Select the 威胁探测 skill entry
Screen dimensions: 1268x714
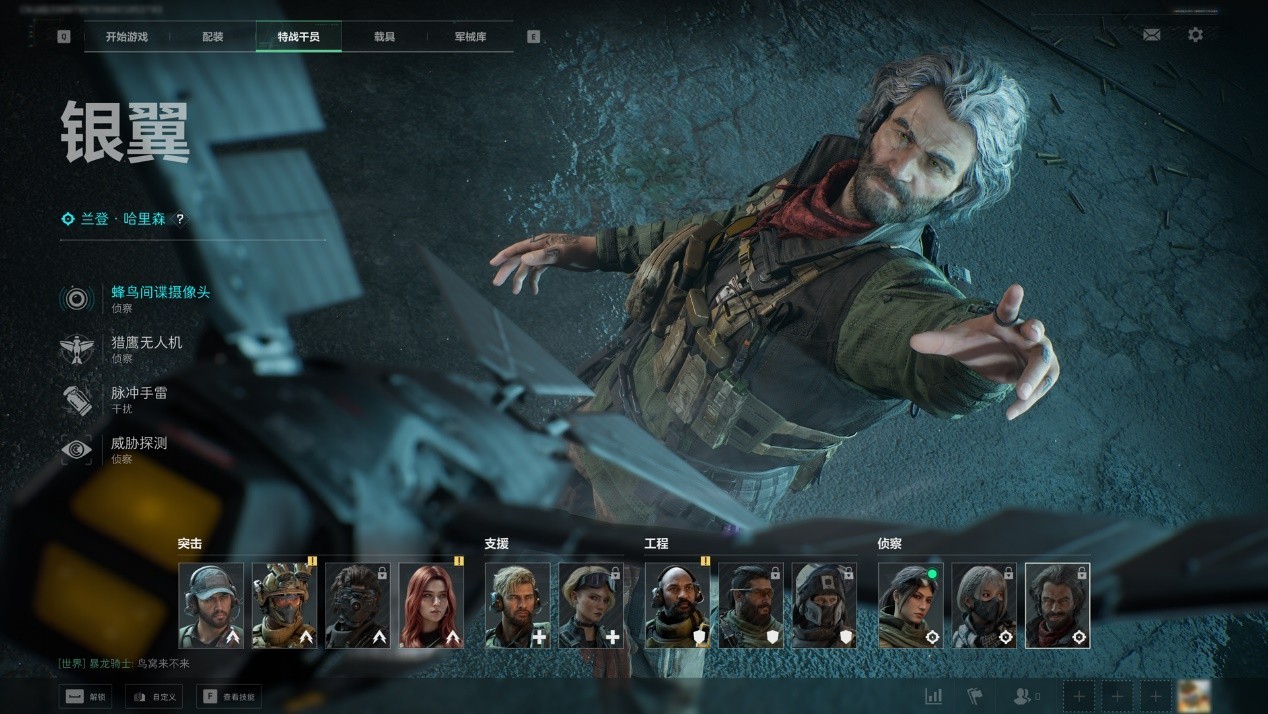pyautogui.click(x=139, y=444)
